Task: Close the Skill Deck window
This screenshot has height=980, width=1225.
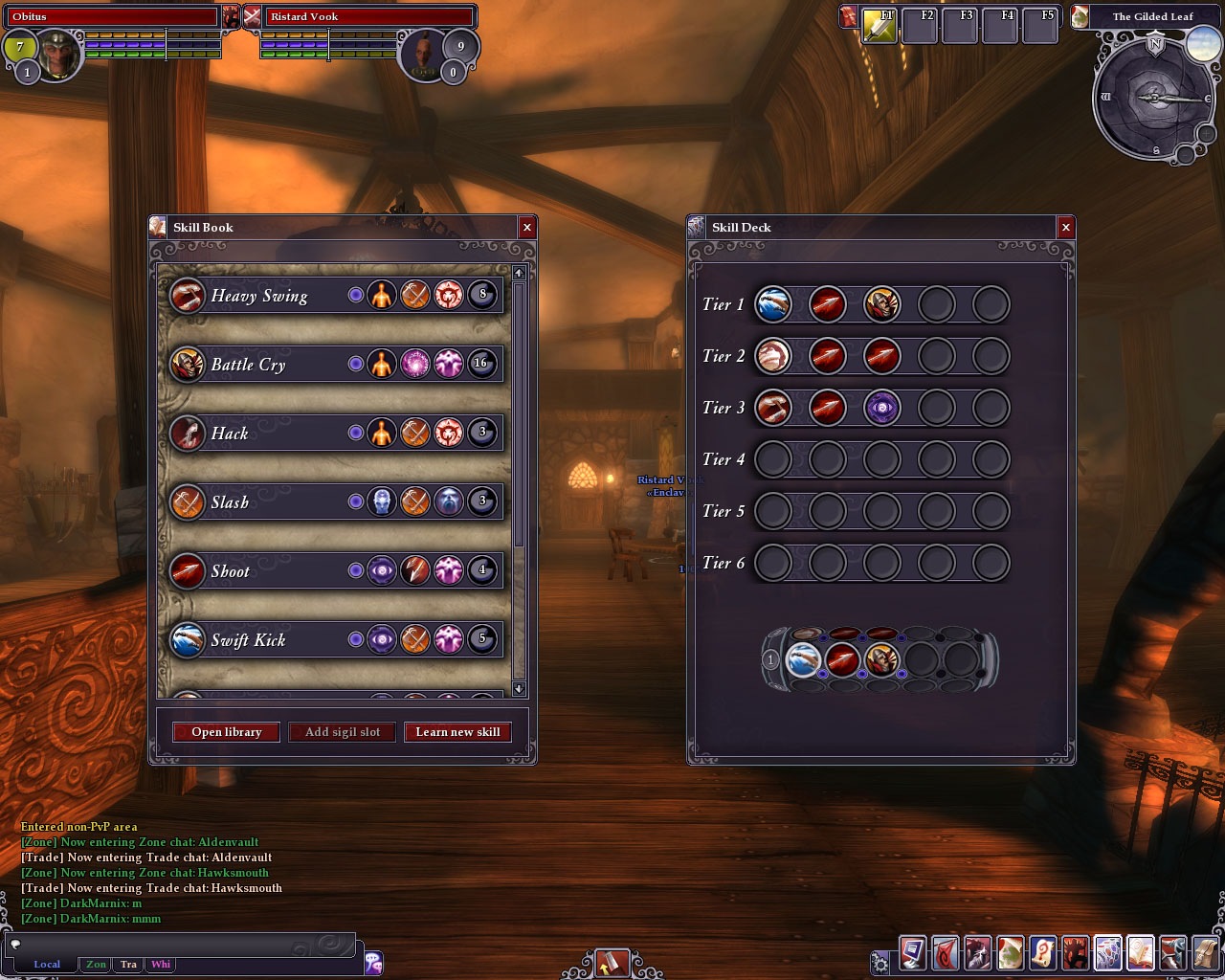Action: tap(1065, 227)
